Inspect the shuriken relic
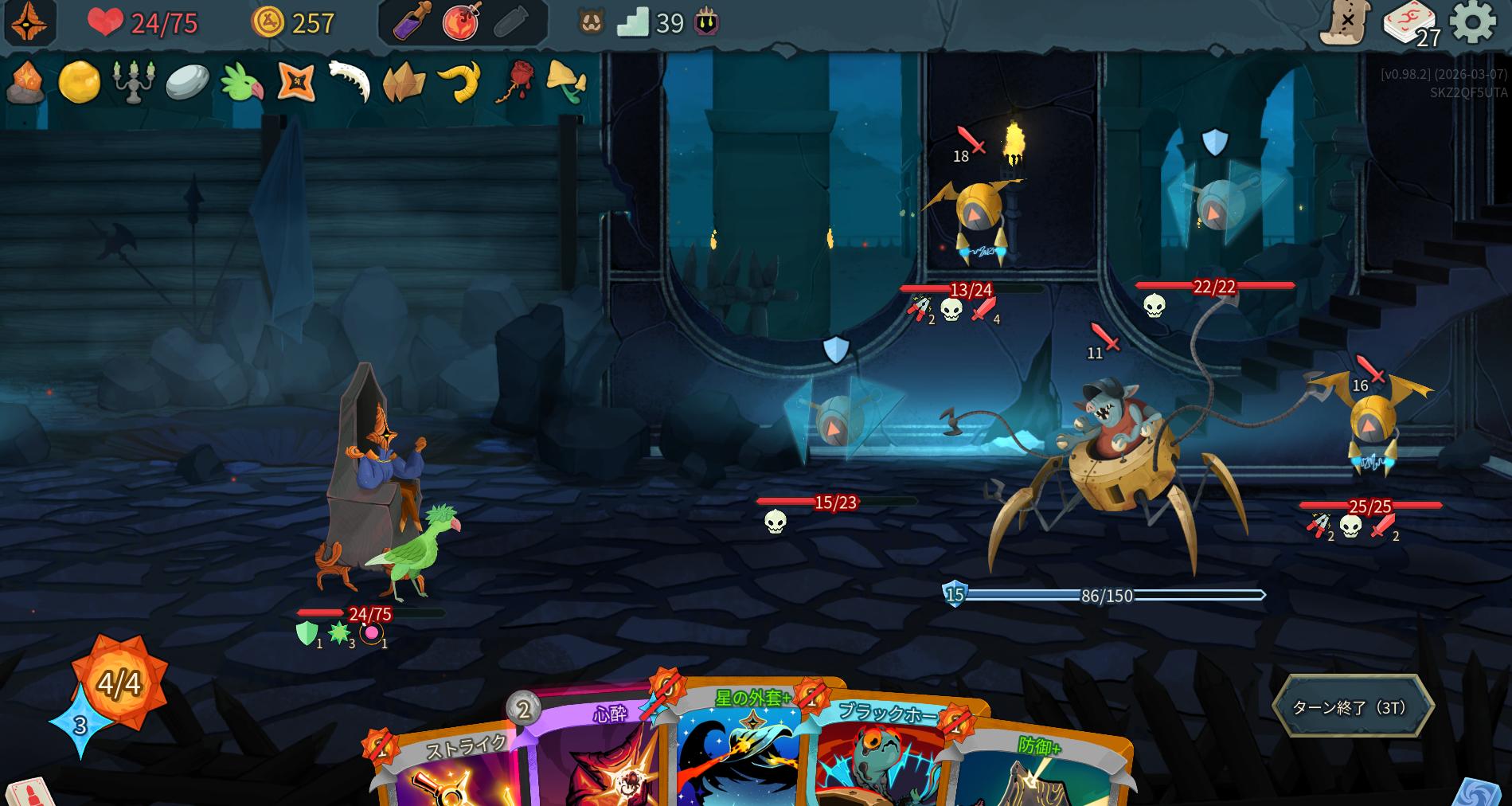 tap(296, 81)
